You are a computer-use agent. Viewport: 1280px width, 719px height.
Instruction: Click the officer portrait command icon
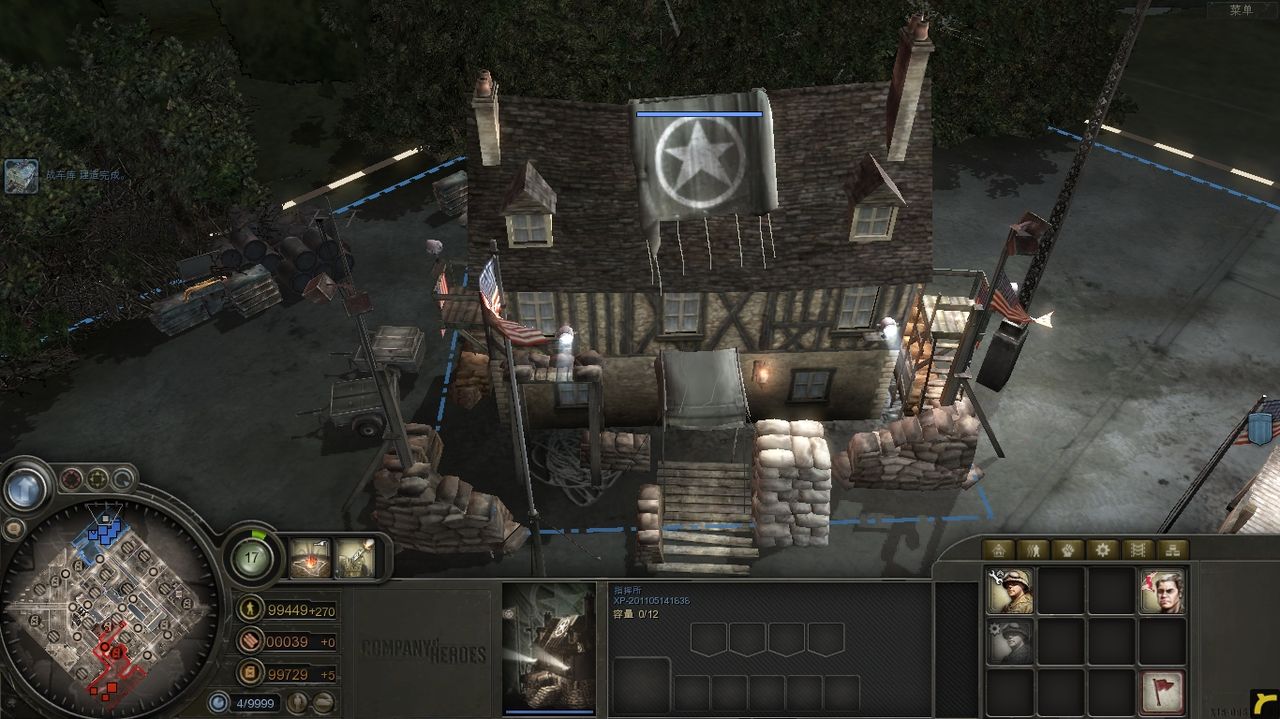[1161, 591]
